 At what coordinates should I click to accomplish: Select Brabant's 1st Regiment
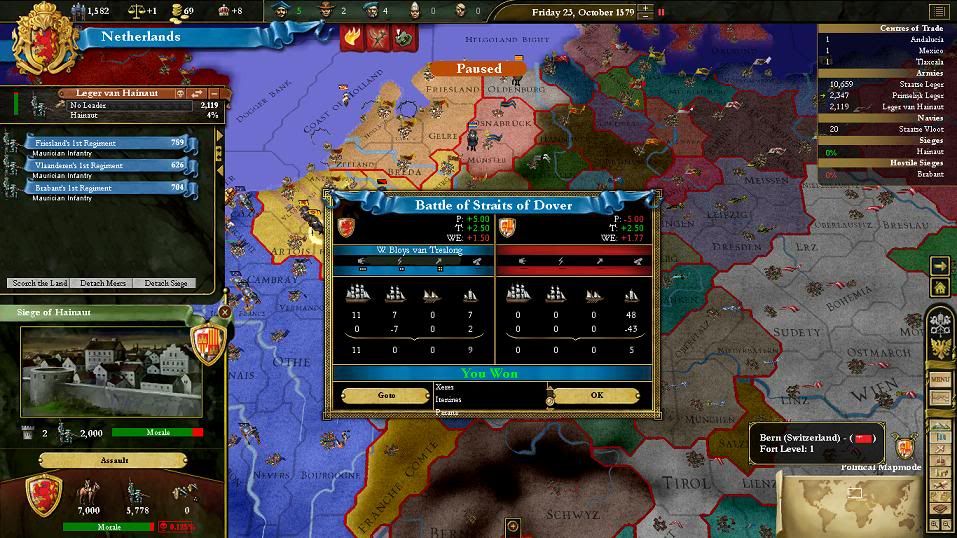[x=110, y=187]
